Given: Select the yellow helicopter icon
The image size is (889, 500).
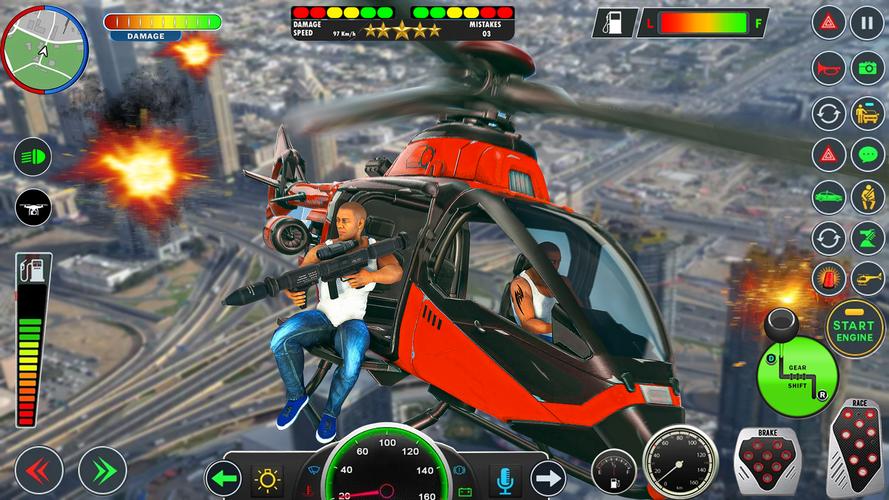Looking at the screenshot, I should pyautogui.click(x=867, y=278).
